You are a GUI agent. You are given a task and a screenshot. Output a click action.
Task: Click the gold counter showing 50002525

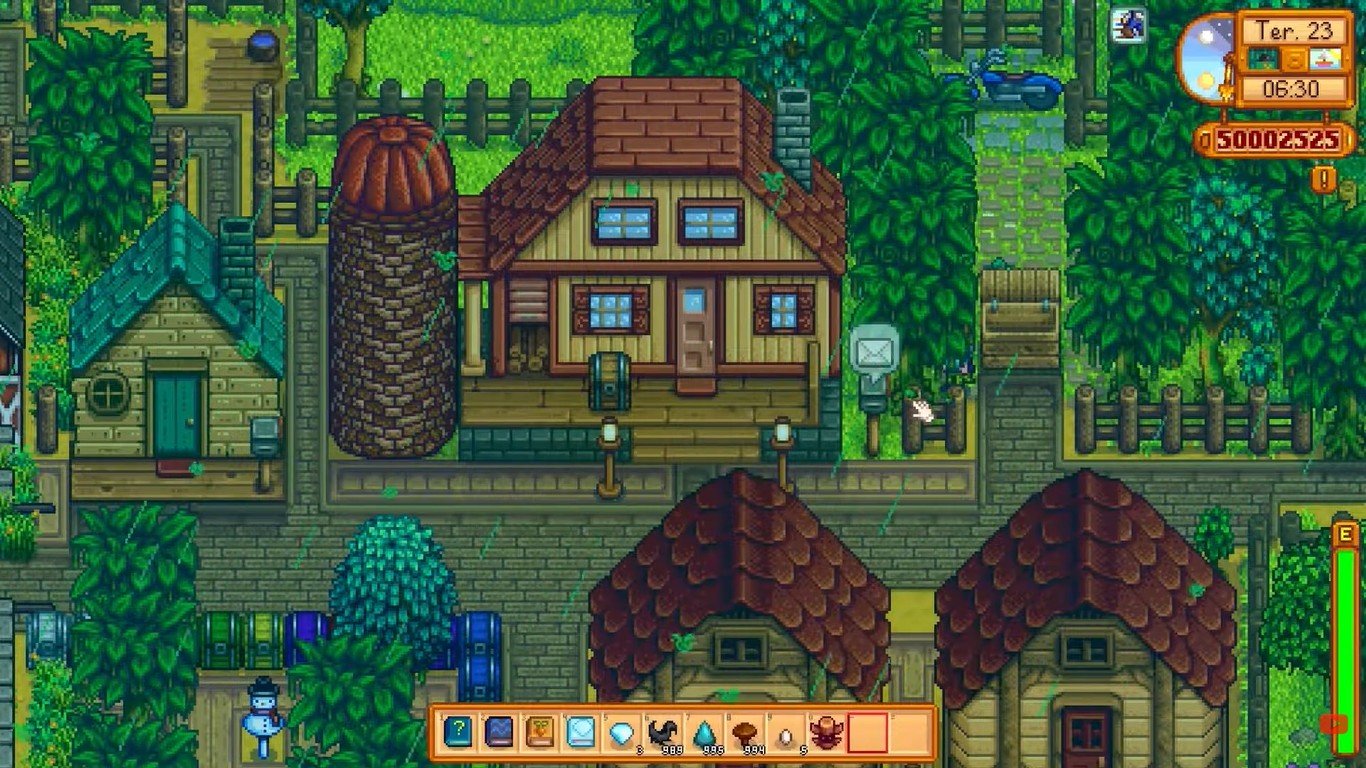coord(1277,139)
